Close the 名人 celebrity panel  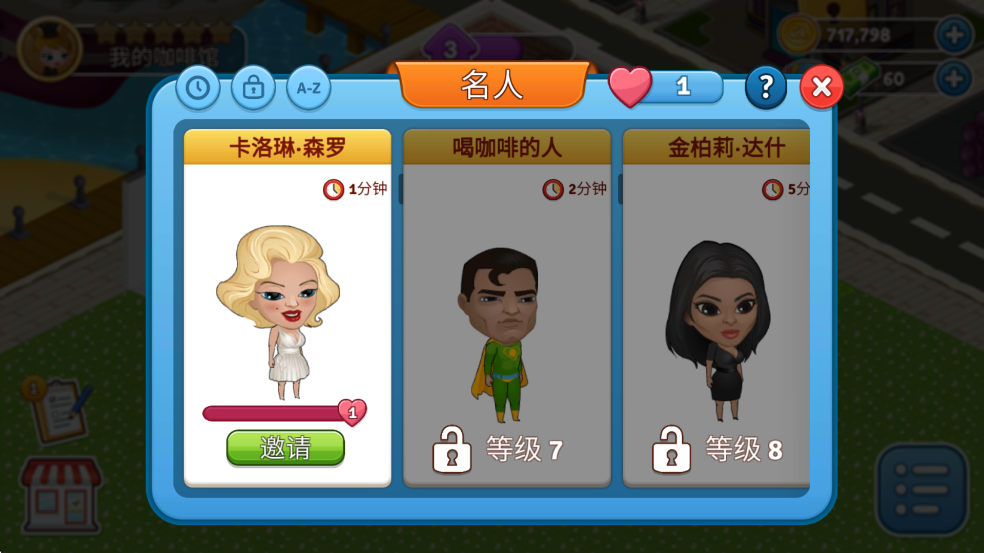pyautogui.click(x=821, y=88)
